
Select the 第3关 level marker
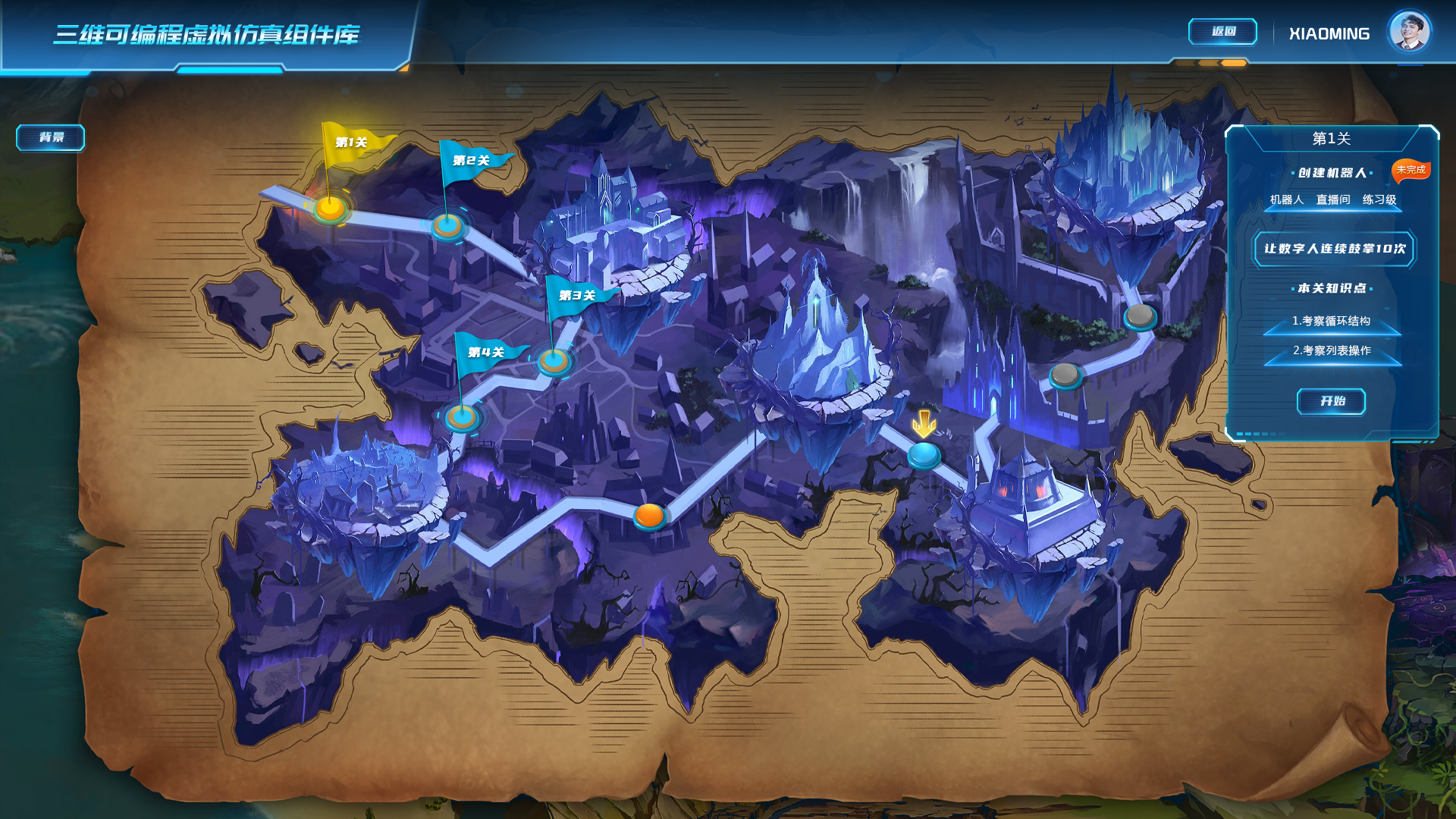(x=554, y=360)
